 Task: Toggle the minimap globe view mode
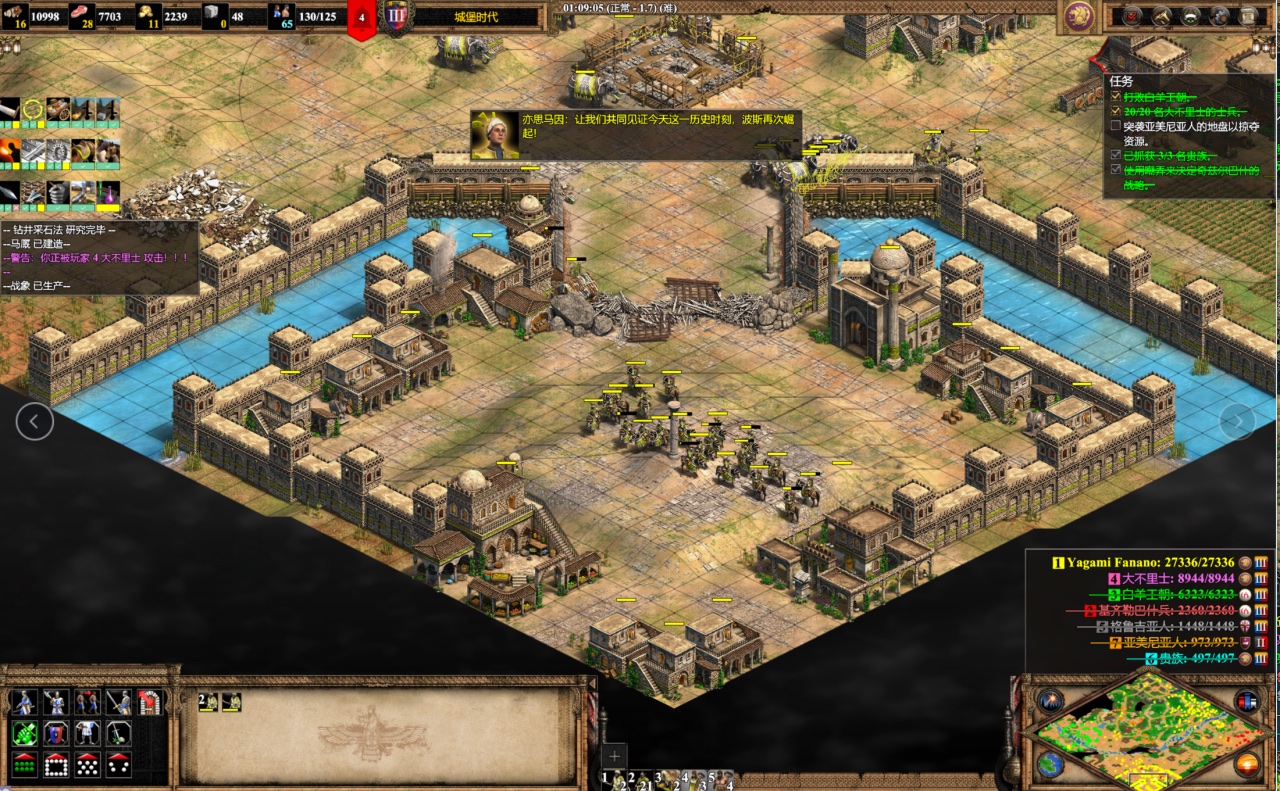click(x=1050, y=765)
